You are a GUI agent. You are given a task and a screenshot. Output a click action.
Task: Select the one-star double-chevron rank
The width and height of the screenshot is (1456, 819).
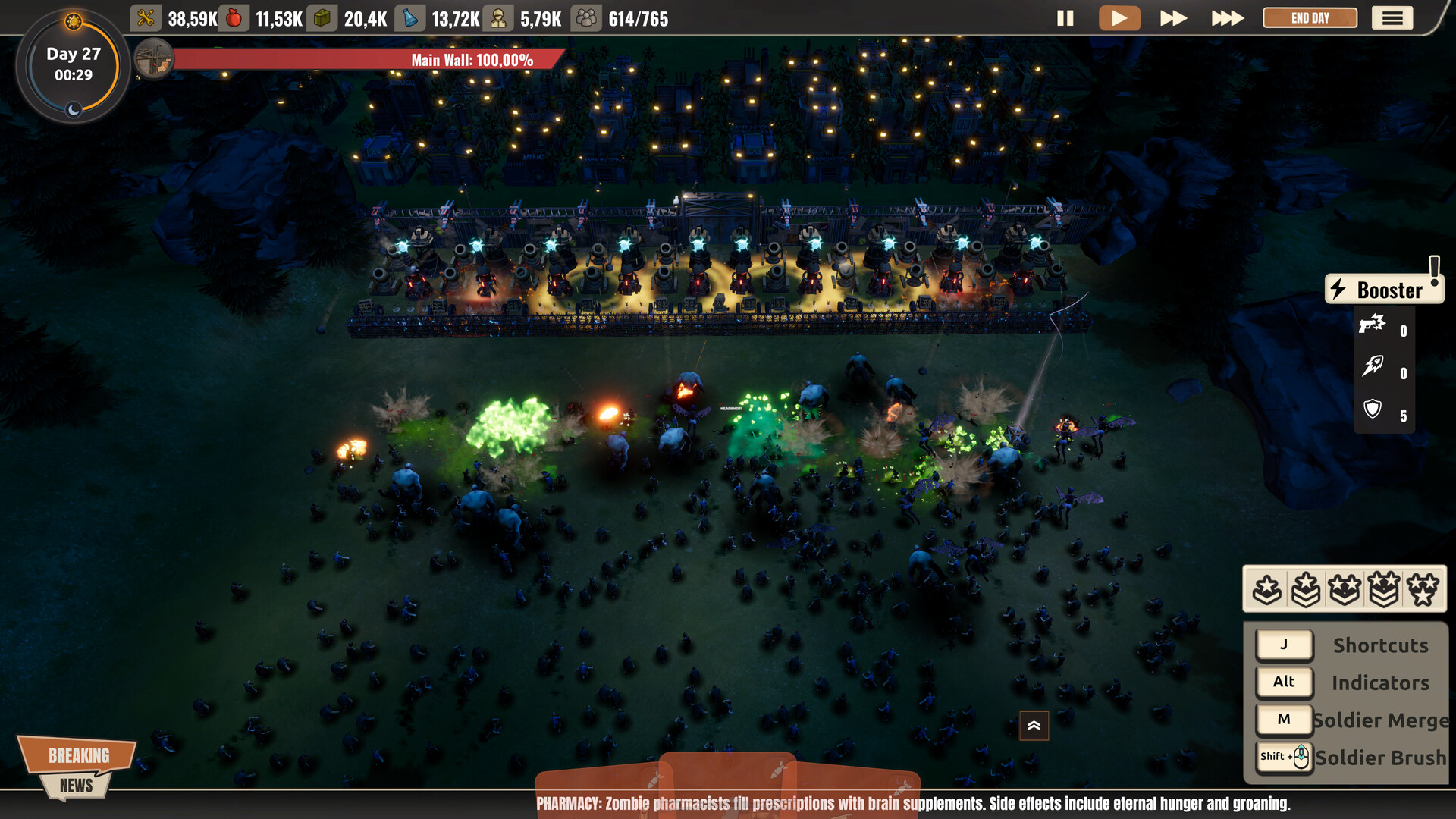pyautogui.click(x=1306, y=589)
